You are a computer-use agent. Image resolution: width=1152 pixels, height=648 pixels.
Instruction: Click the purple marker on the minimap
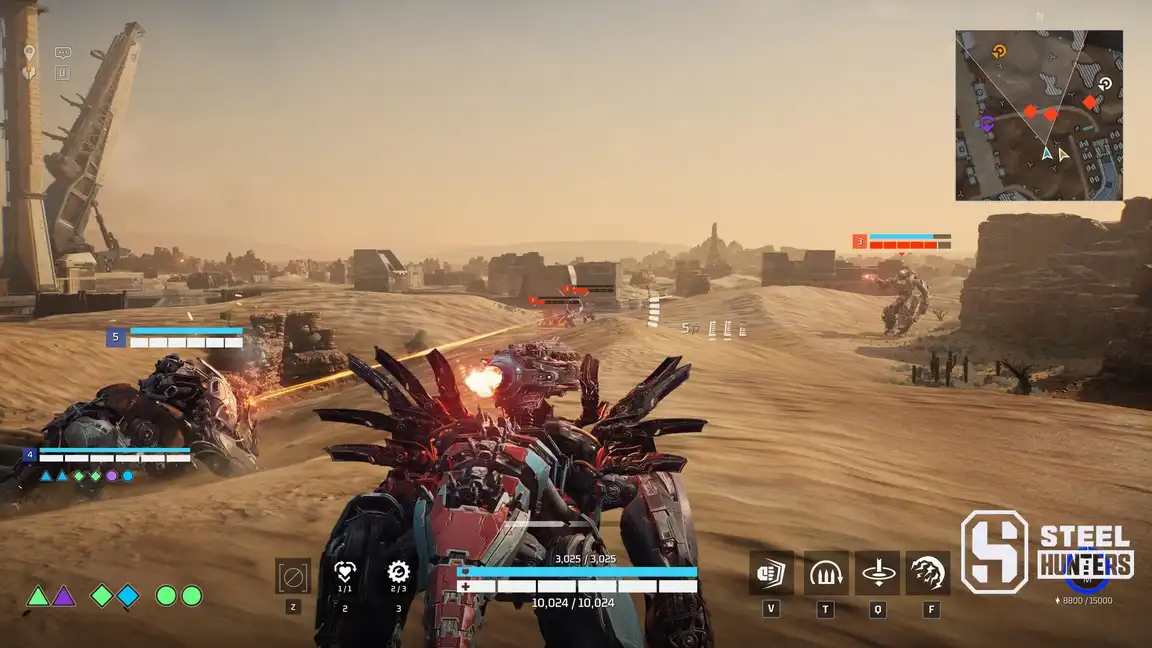click(x=986, y=124)
